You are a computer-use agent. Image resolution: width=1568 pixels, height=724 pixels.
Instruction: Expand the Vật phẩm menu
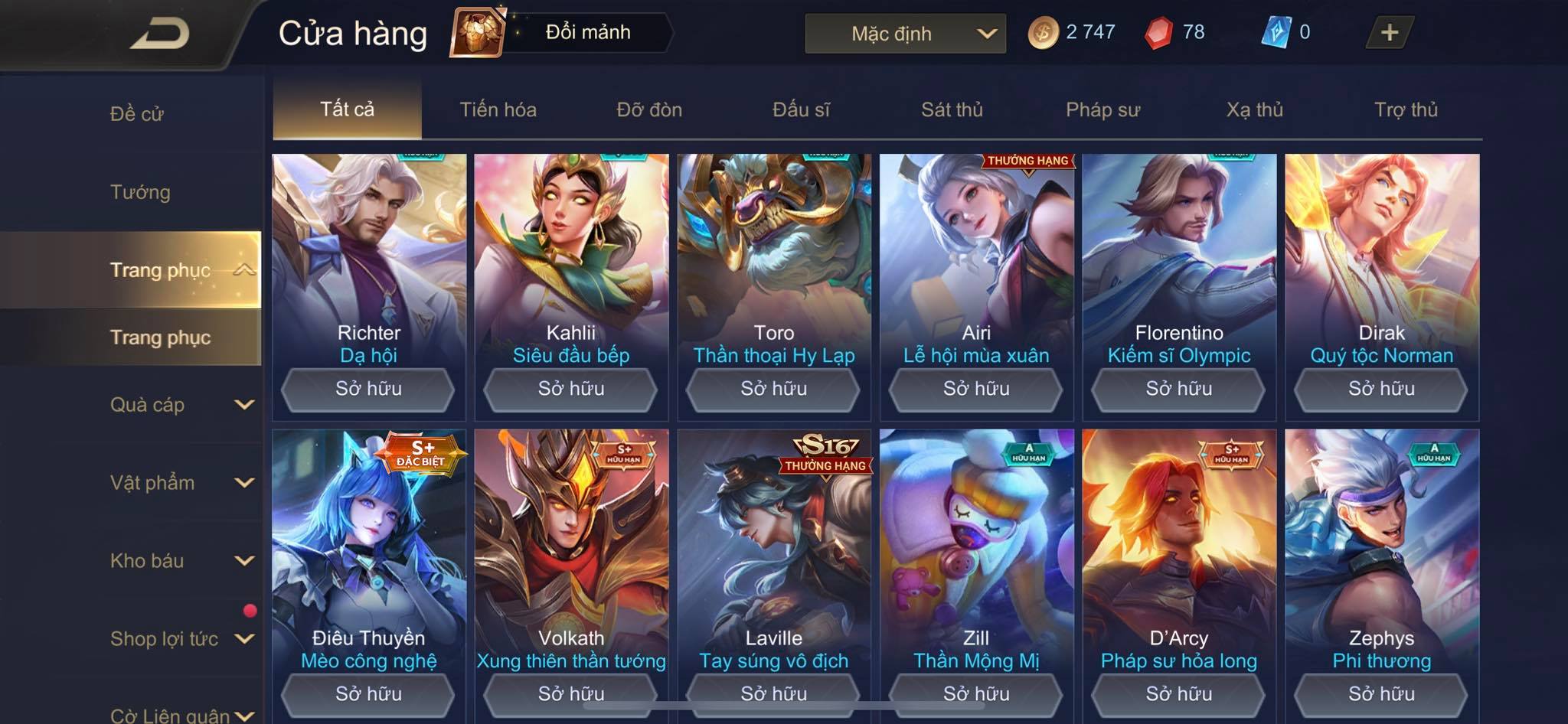[x=181, y=483]
